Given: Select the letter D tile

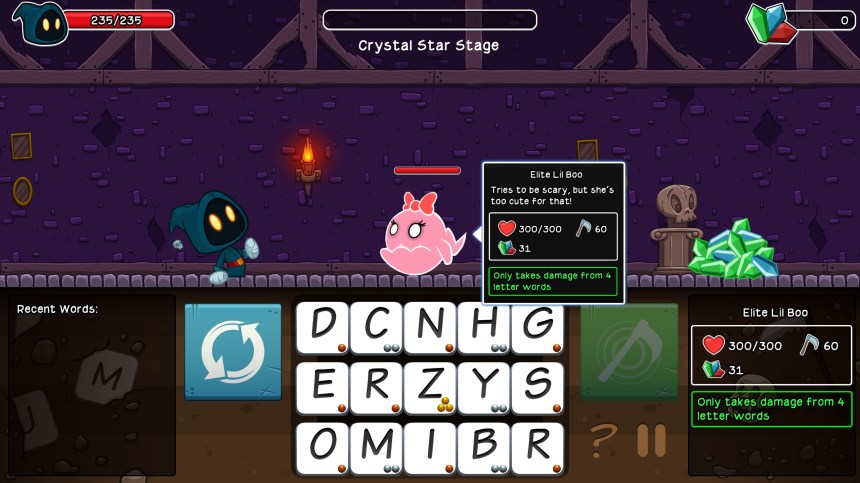Looking at the screenshot, I should tap(322, 327).
